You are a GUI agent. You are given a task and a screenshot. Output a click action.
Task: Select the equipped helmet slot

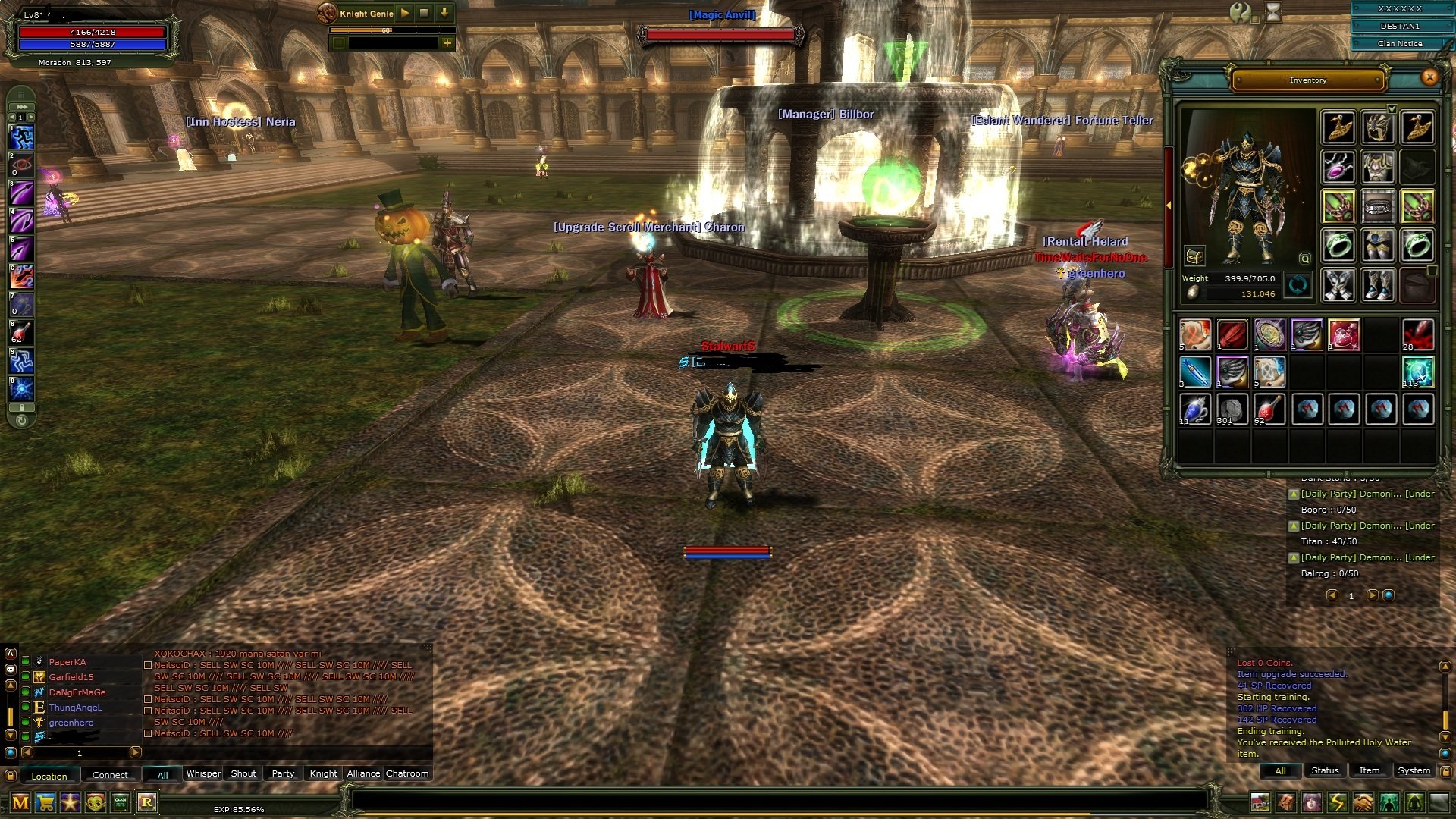1378,127
